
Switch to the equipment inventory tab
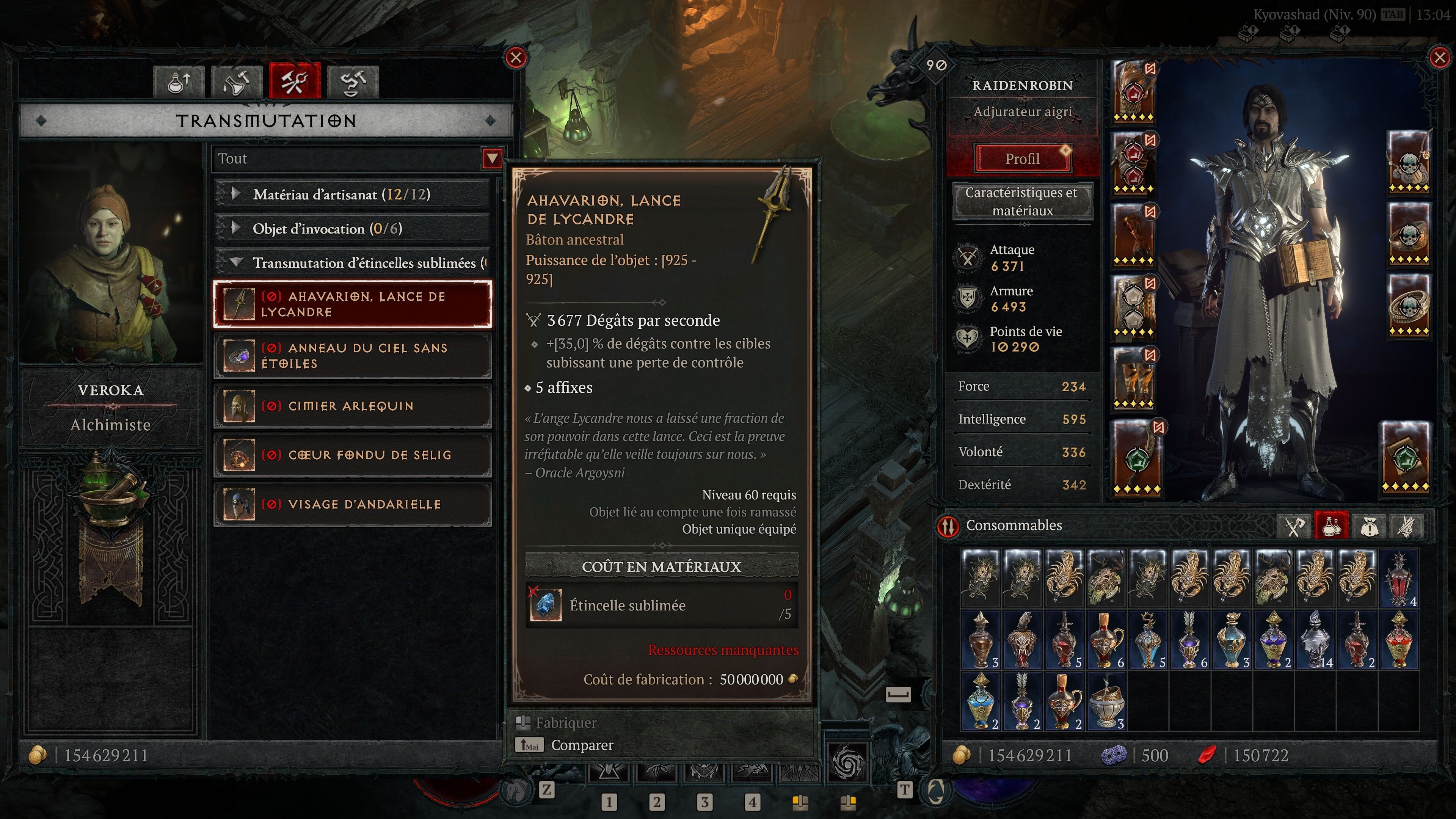pyautogui.click(x=1294, y=527)
